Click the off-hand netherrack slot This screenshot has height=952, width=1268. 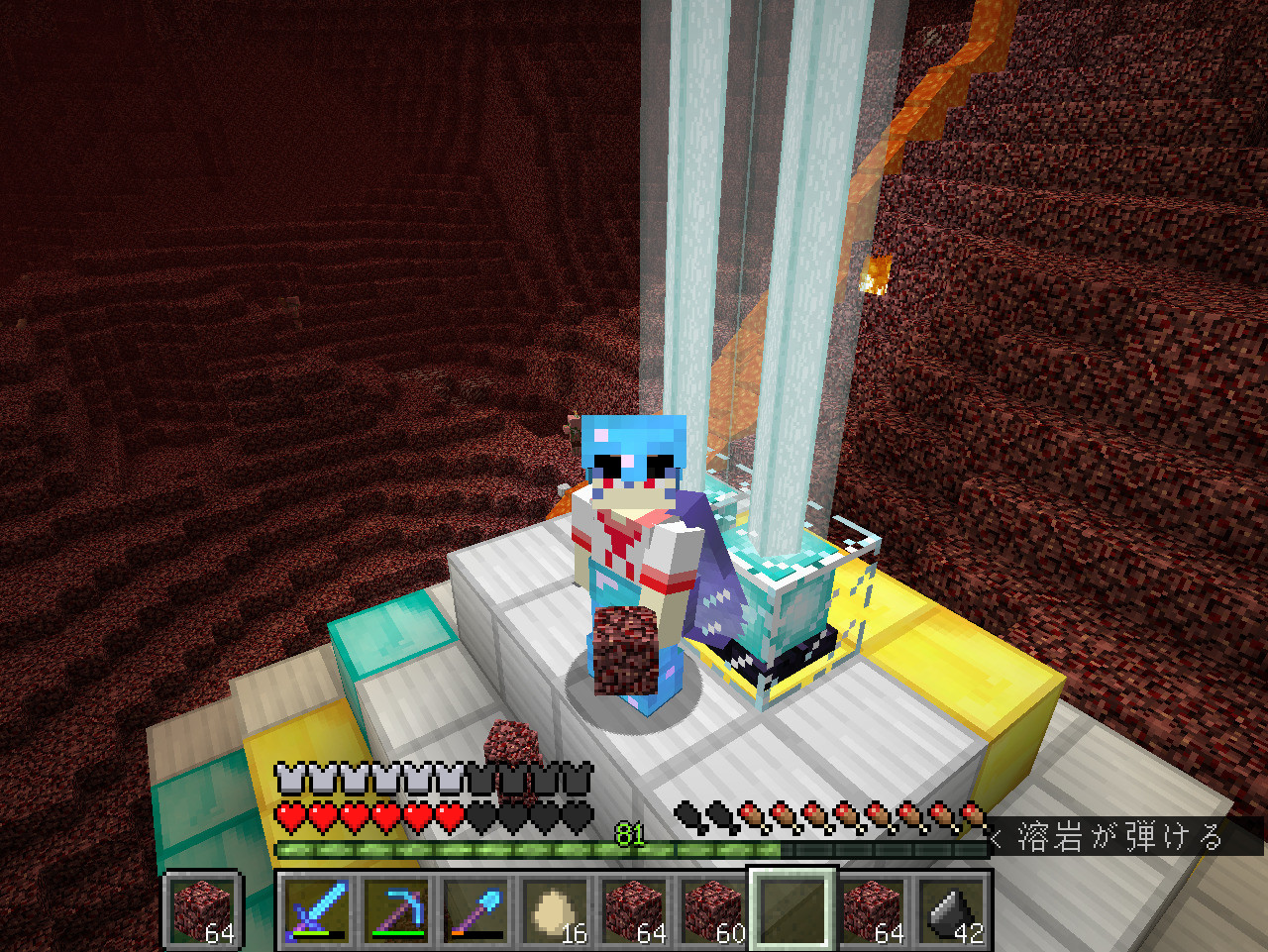[x=203, y=909]
